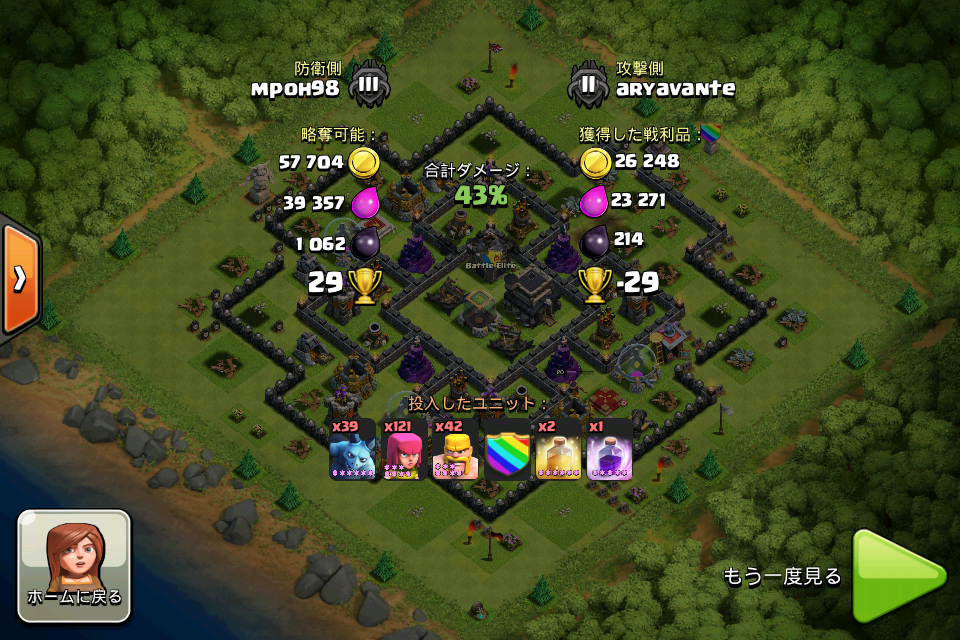Open attacker aryavante's league badge
The image size is (960, 640).
[588, 85]
